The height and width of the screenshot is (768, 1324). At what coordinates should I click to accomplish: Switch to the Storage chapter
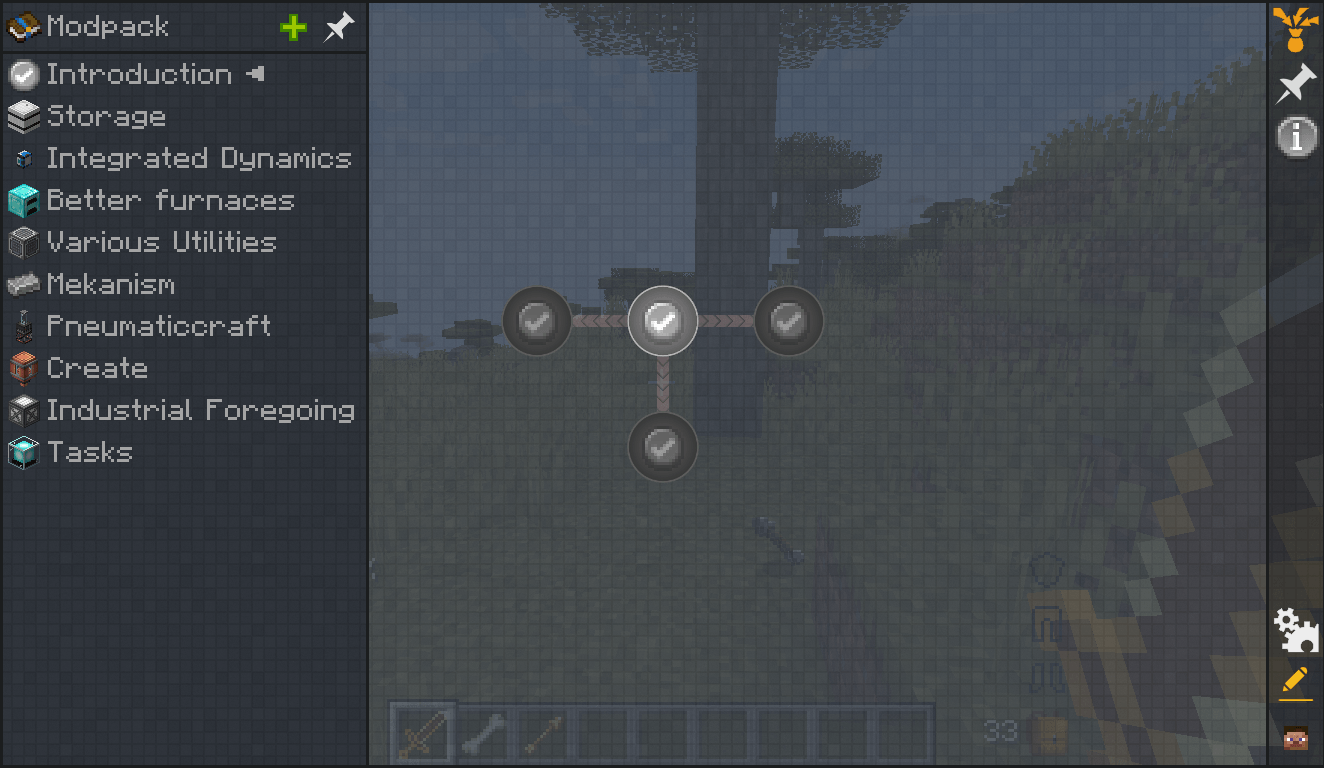point(107,116)
